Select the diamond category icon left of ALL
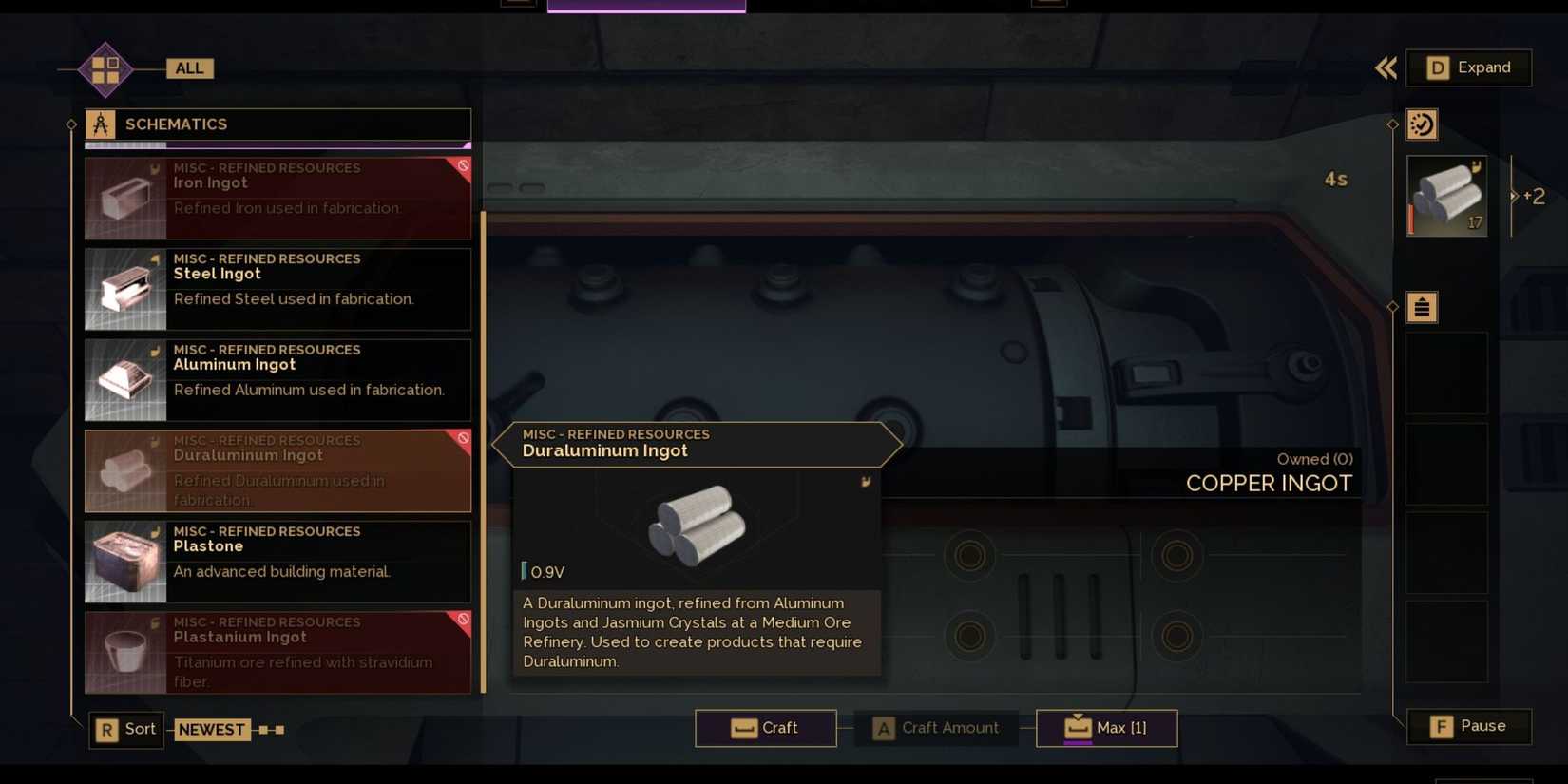1568x784 pixels. pos(105,68)
